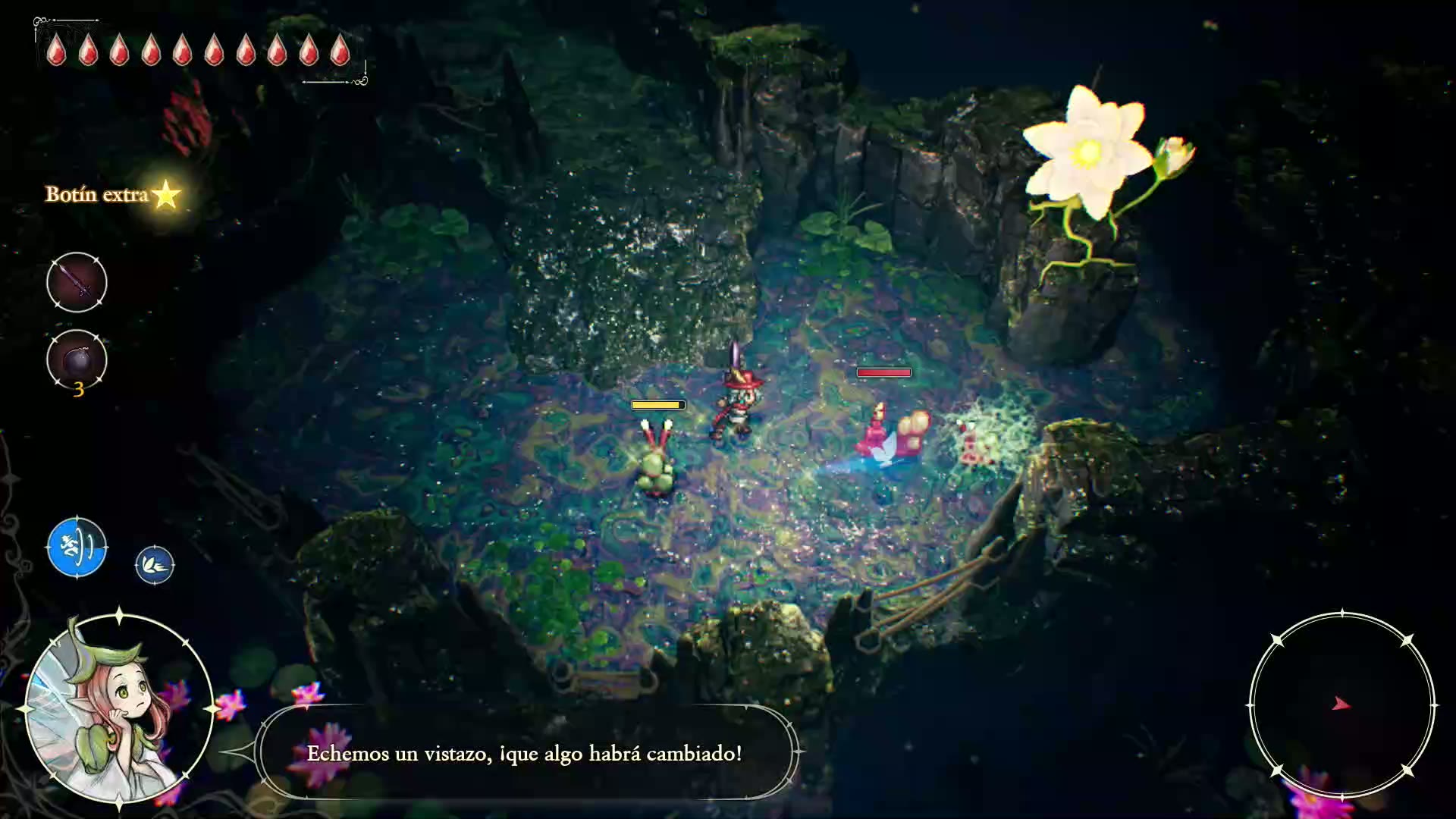Click the fairy companion portrait

119,708
